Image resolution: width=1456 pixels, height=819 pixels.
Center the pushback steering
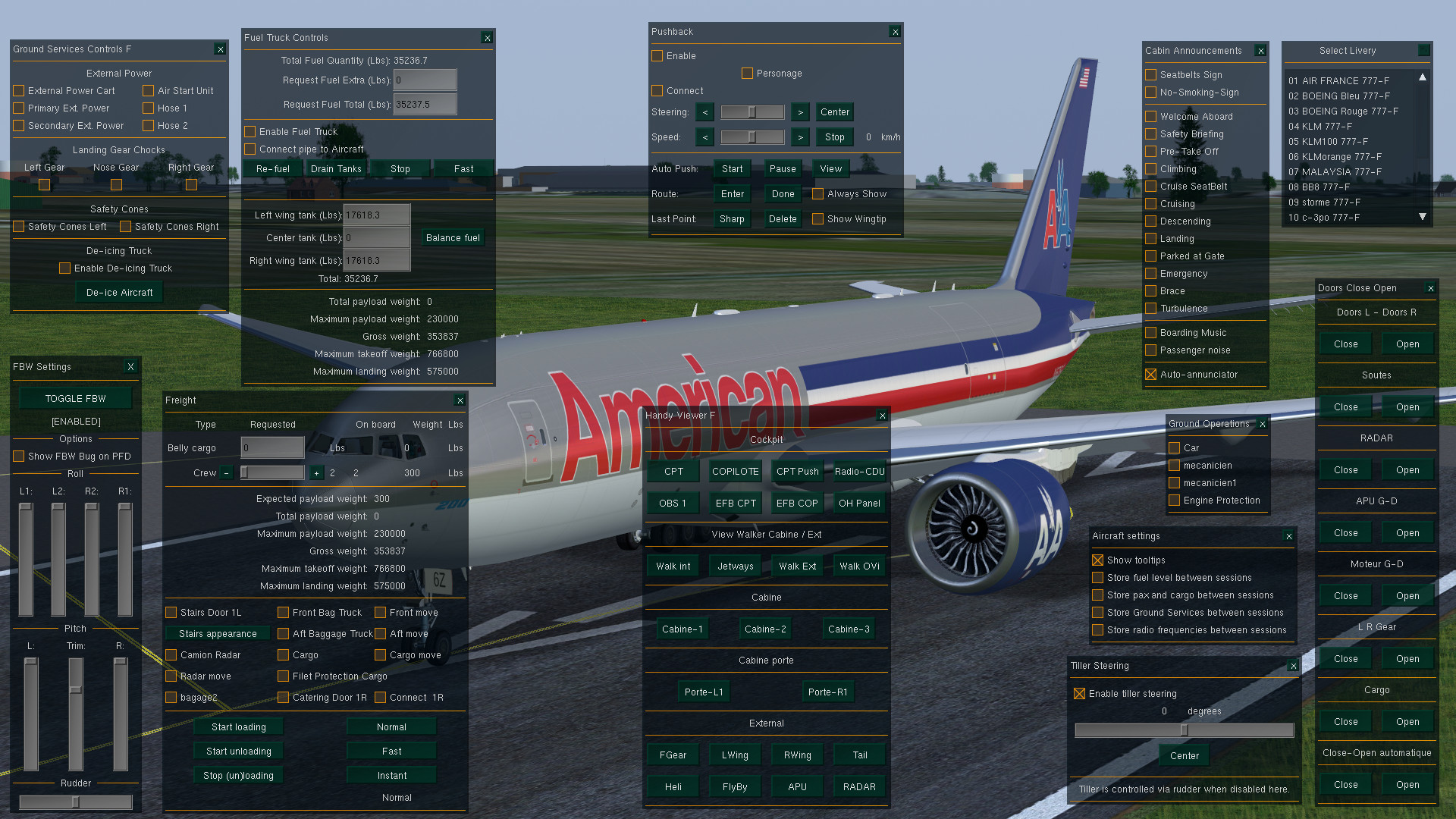(x=834, y=112)
